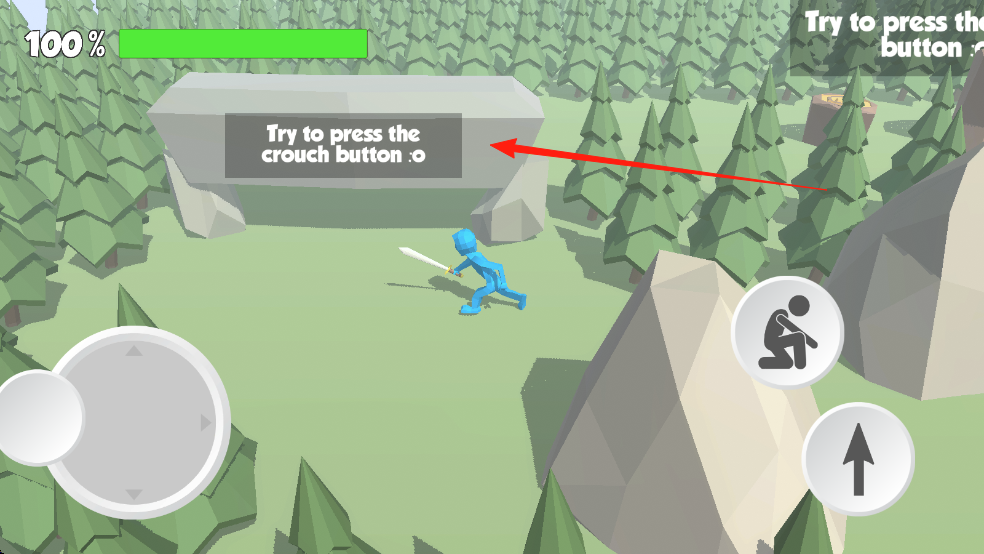
Task: Tap the joystick's right direction arrow
Action: pyautogui.click(x=206, y=423)
